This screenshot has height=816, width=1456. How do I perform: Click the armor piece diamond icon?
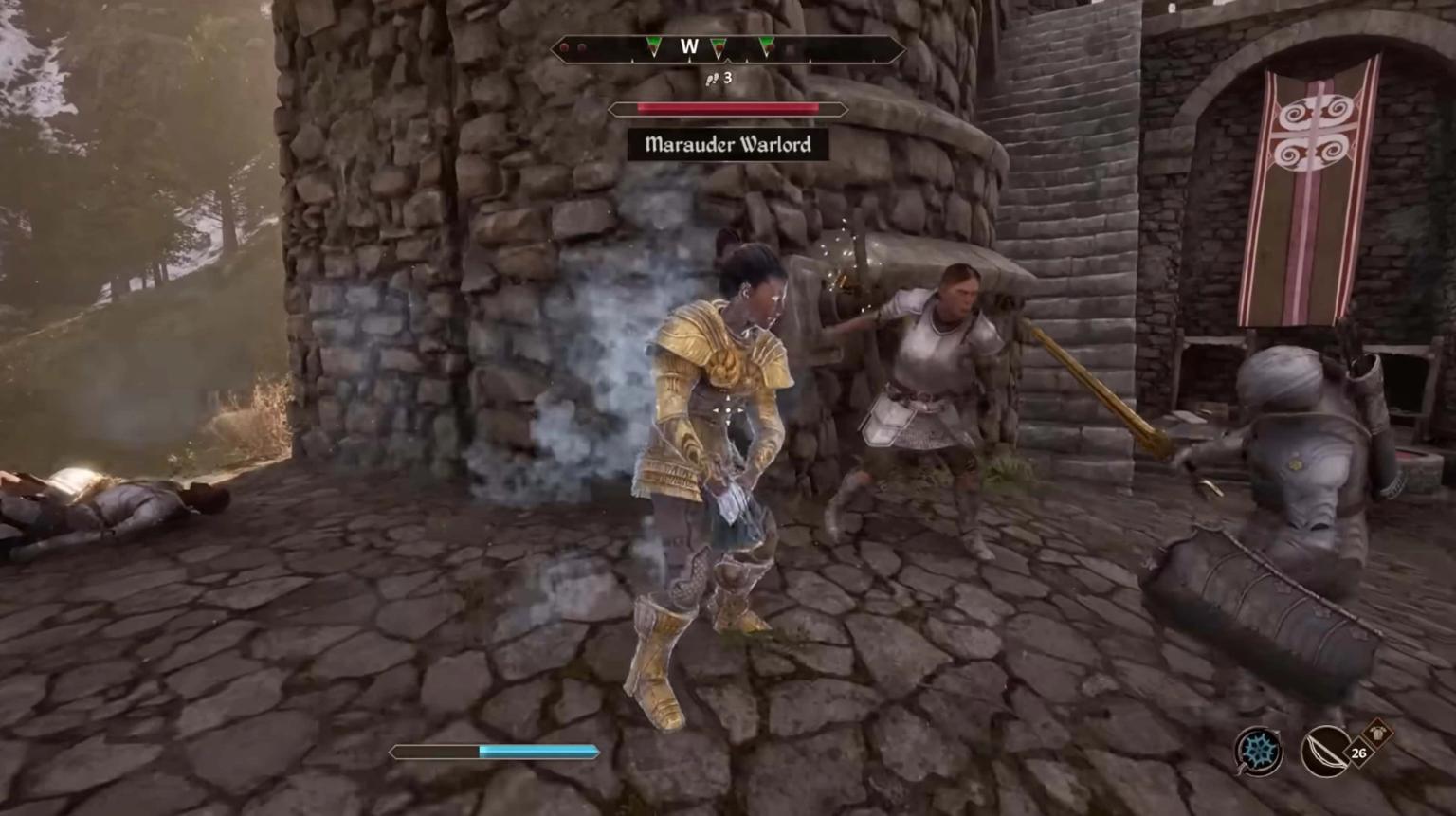(1377, 732)
